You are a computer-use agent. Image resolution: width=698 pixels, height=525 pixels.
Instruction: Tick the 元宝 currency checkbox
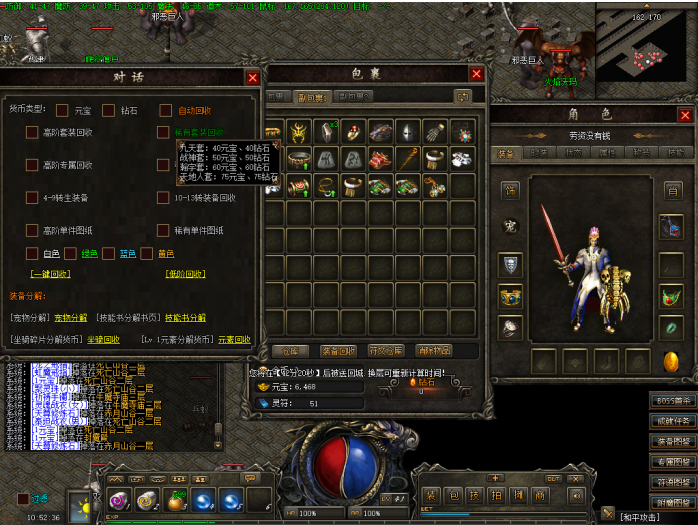pyautogui.click(x=62, y=110)
